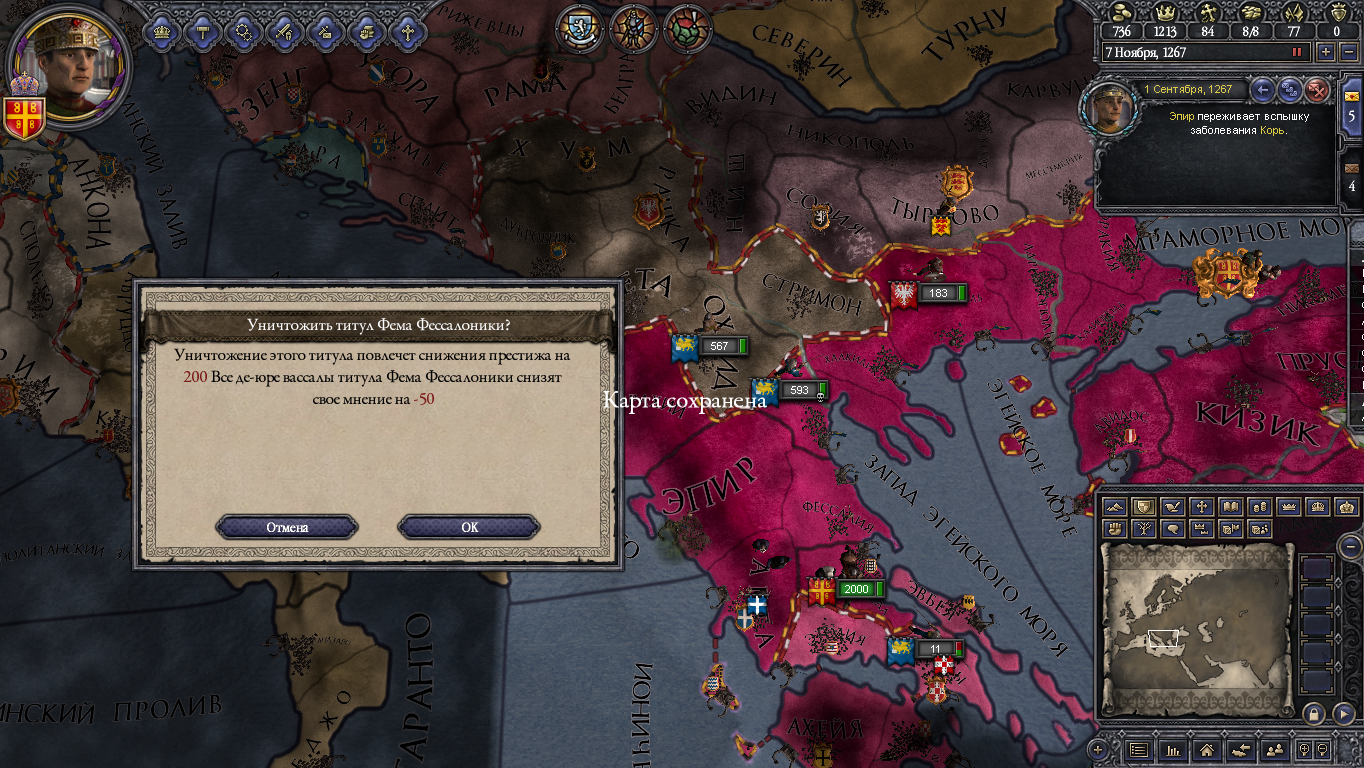The width and height of the screenshot is (1364, 768).
Task: Switch to terrain map mode mountain icon
Action: coord(1117,507)
